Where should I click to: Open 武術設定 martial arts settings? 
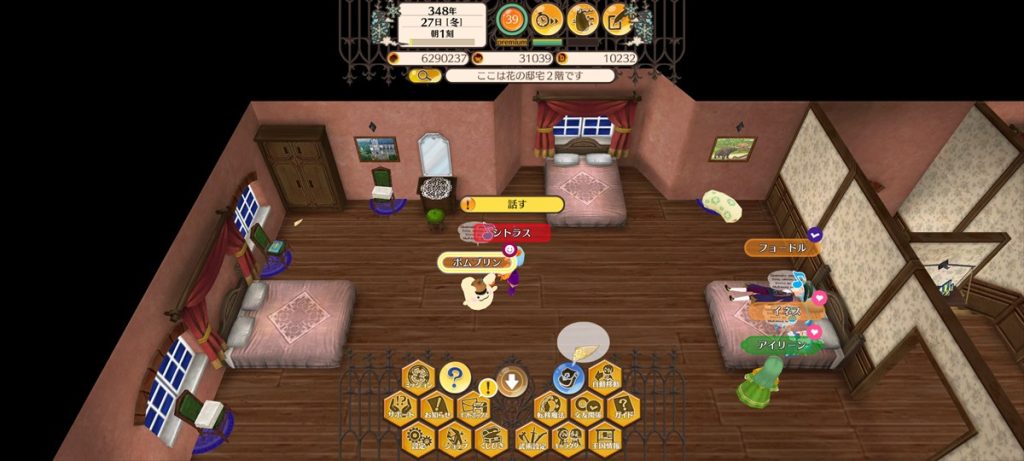533,436
